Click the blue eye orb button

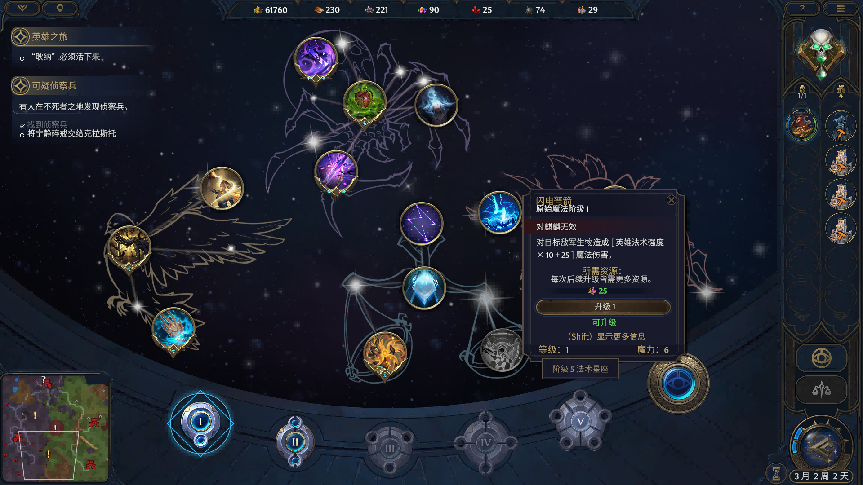(679, 381)
